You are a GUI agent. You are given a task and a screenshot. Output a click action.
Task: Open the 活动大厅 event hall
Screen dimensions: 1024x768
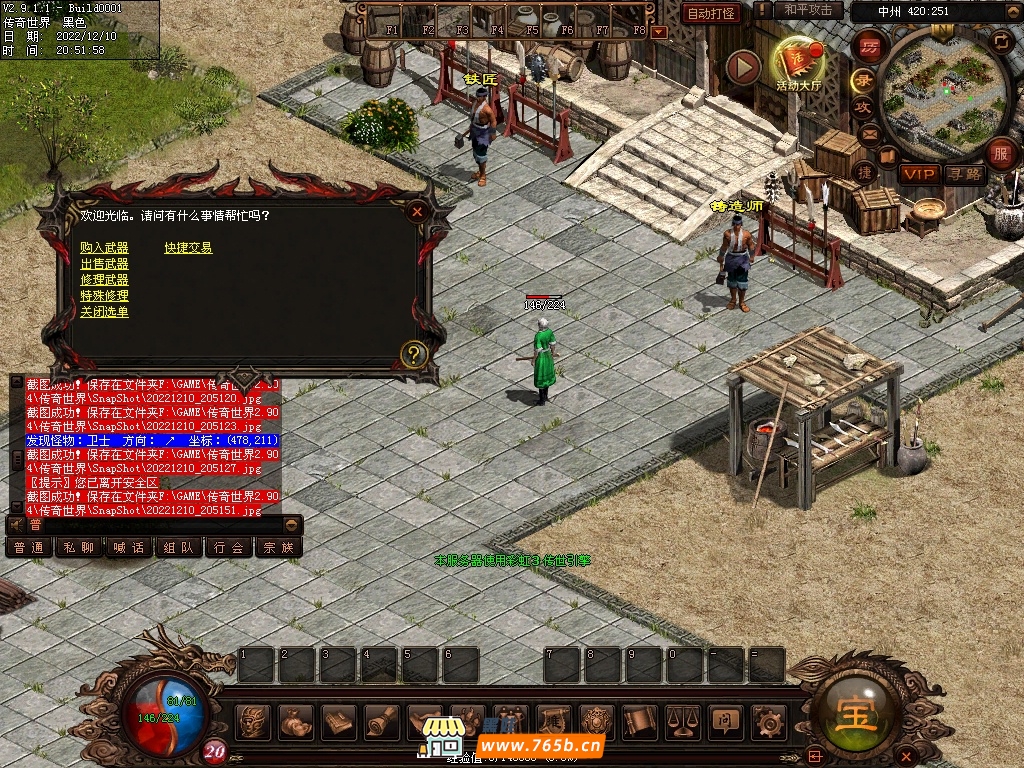[x=798, y=65]
